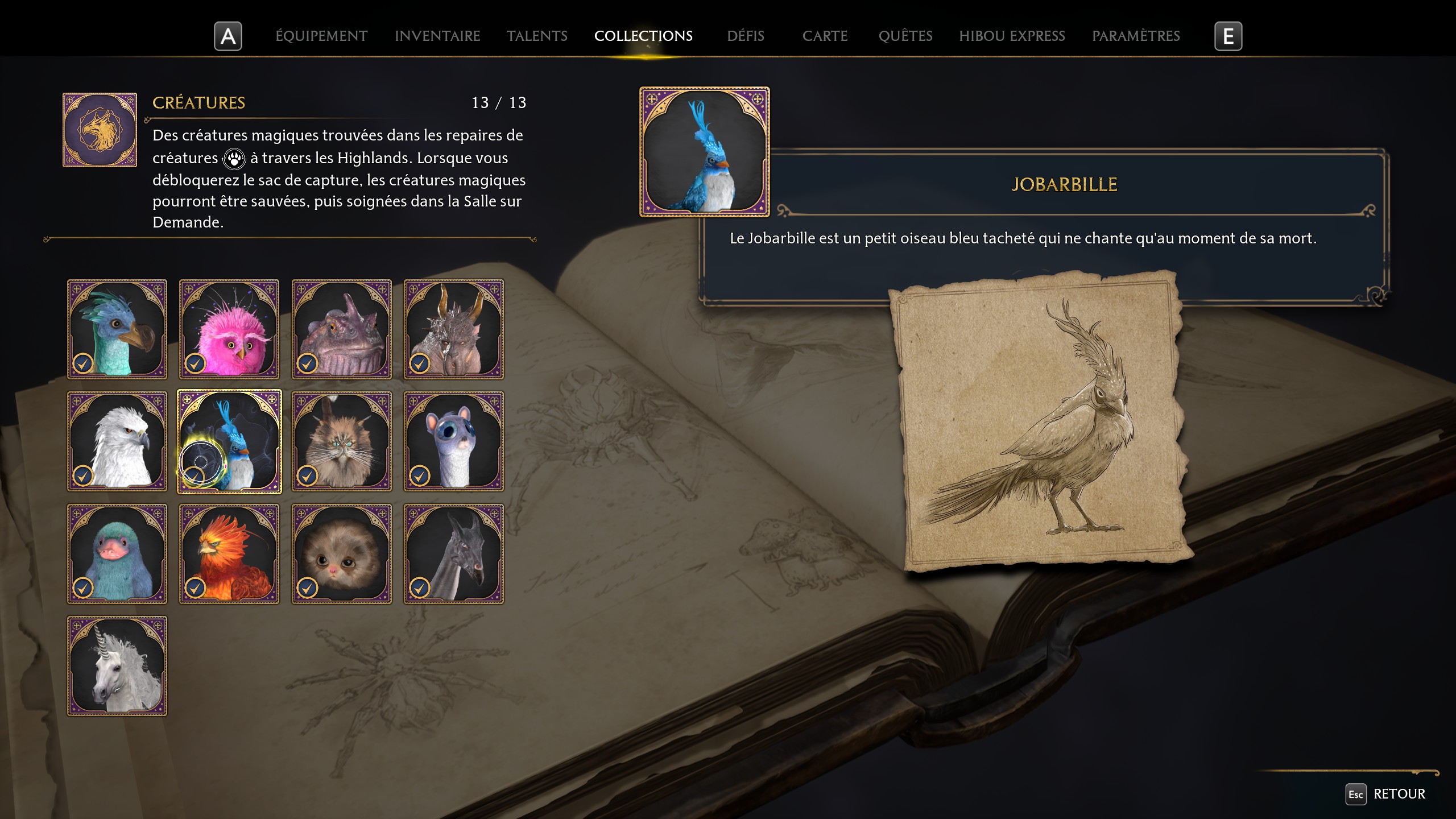
Task: Switch to the Inventaire tab
Action: click(x=437, y=36)
